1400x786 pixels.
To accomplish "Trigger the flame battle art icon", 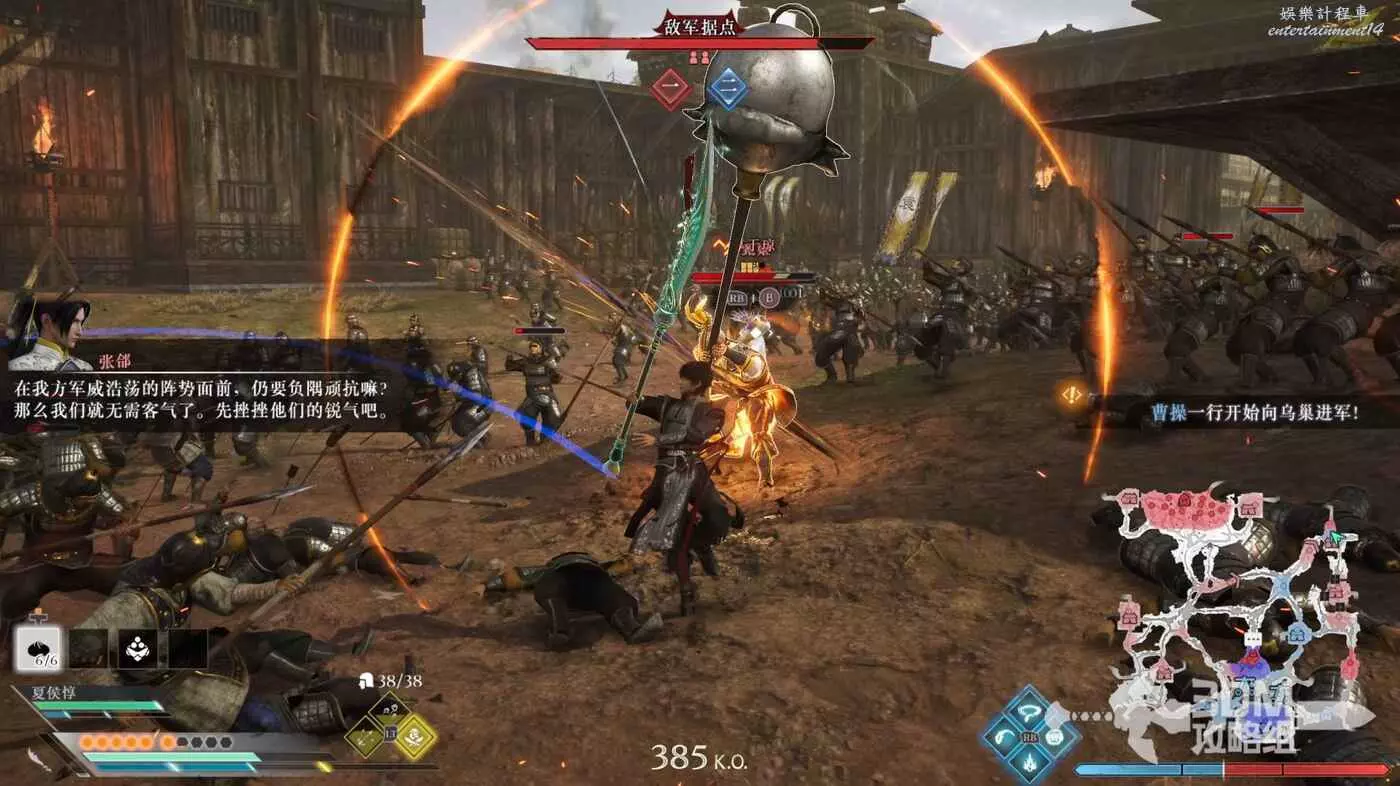I will tap(1029, 762).
